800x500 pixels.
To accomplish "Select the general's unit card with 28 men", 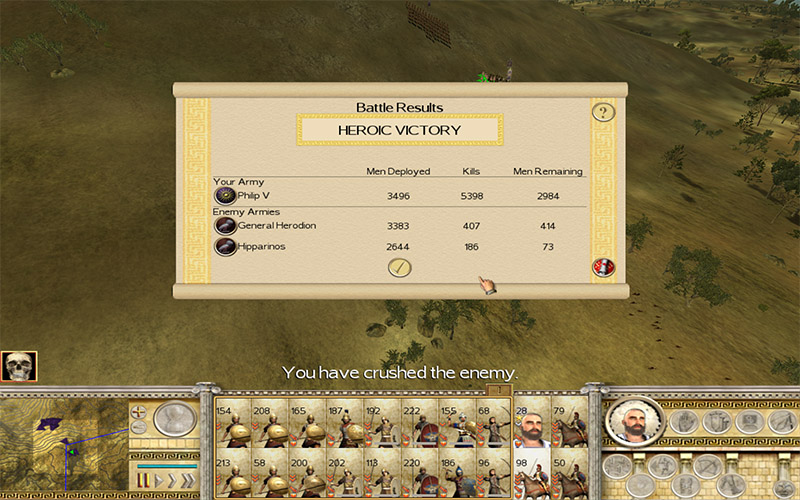I will (x=529, y=427).
